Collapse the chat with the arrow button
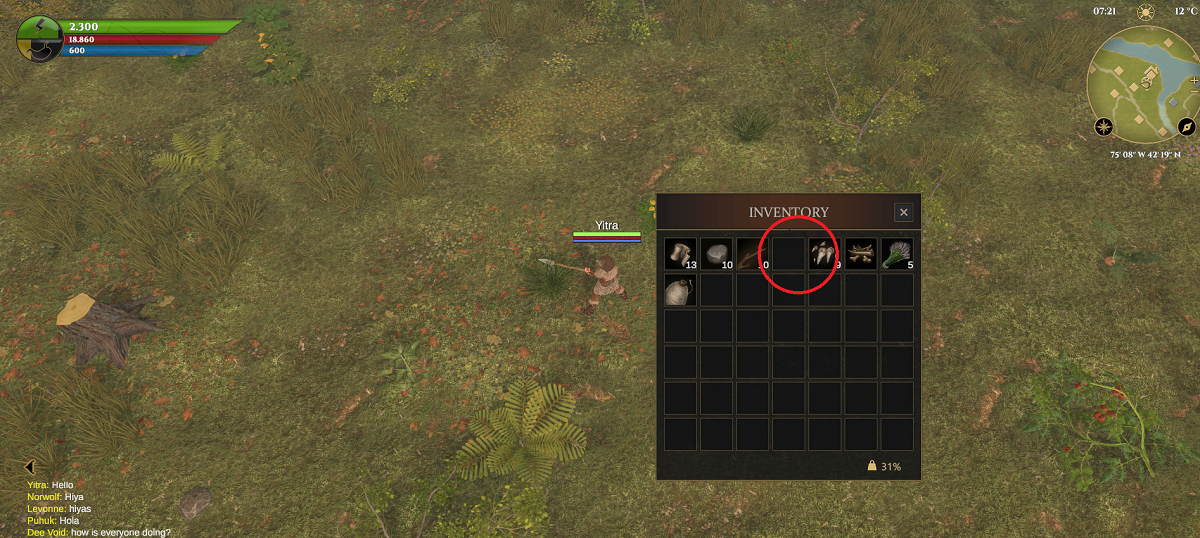Image resolution: width=1200 pixels, height=538 pixels. point(30,466)
